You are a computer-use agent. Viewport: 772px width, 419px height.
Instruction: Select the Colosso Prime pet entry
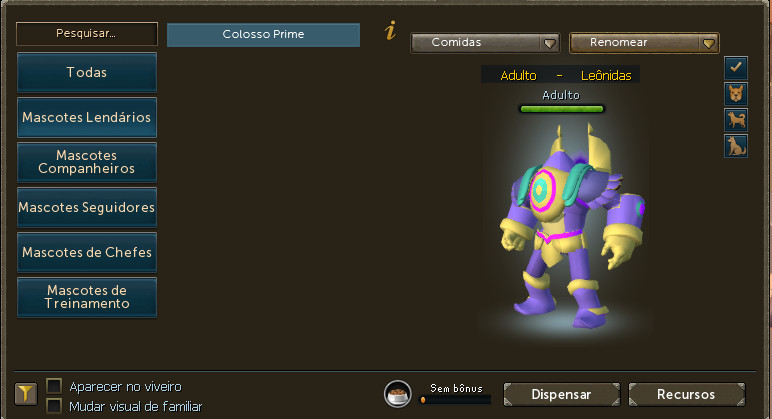point(263,34)
